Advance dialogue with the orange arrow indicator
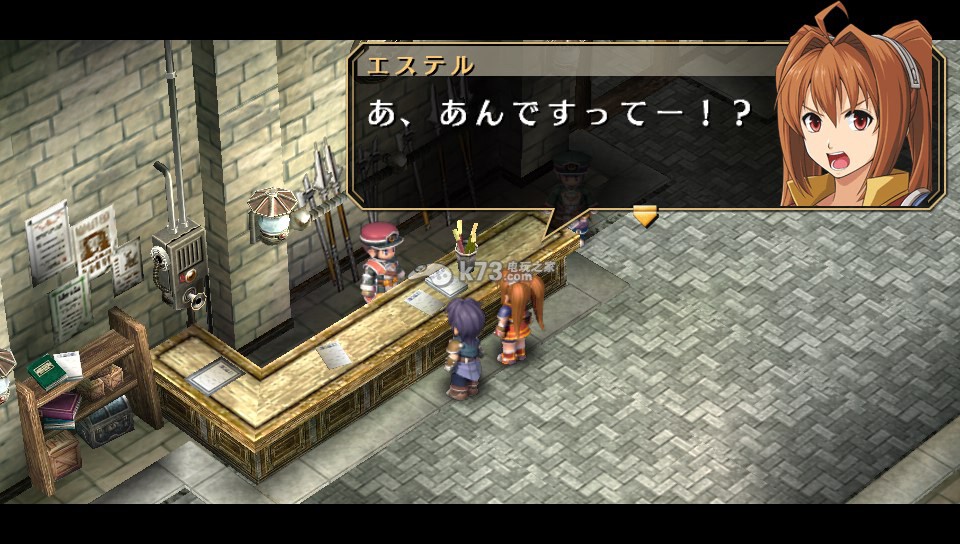960x544 pixels. pyautogui.click(x=645, y=215)
